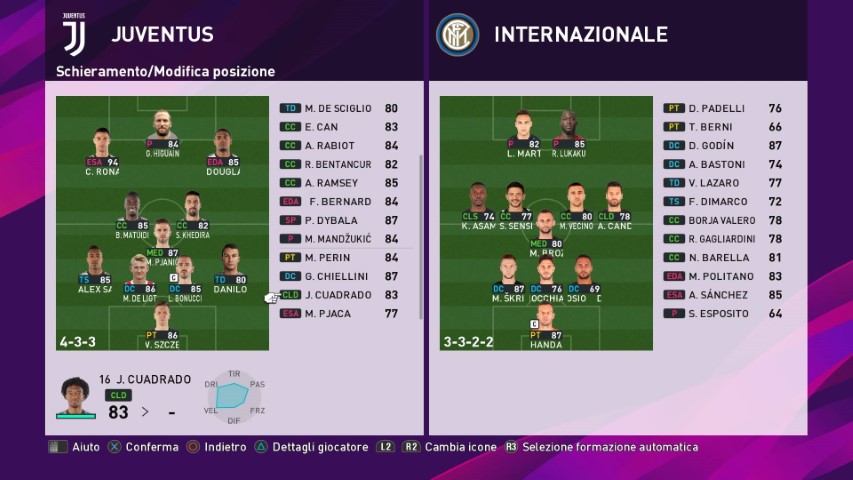
Task: Choose G. Chiellini from the list
Action: 338,276
